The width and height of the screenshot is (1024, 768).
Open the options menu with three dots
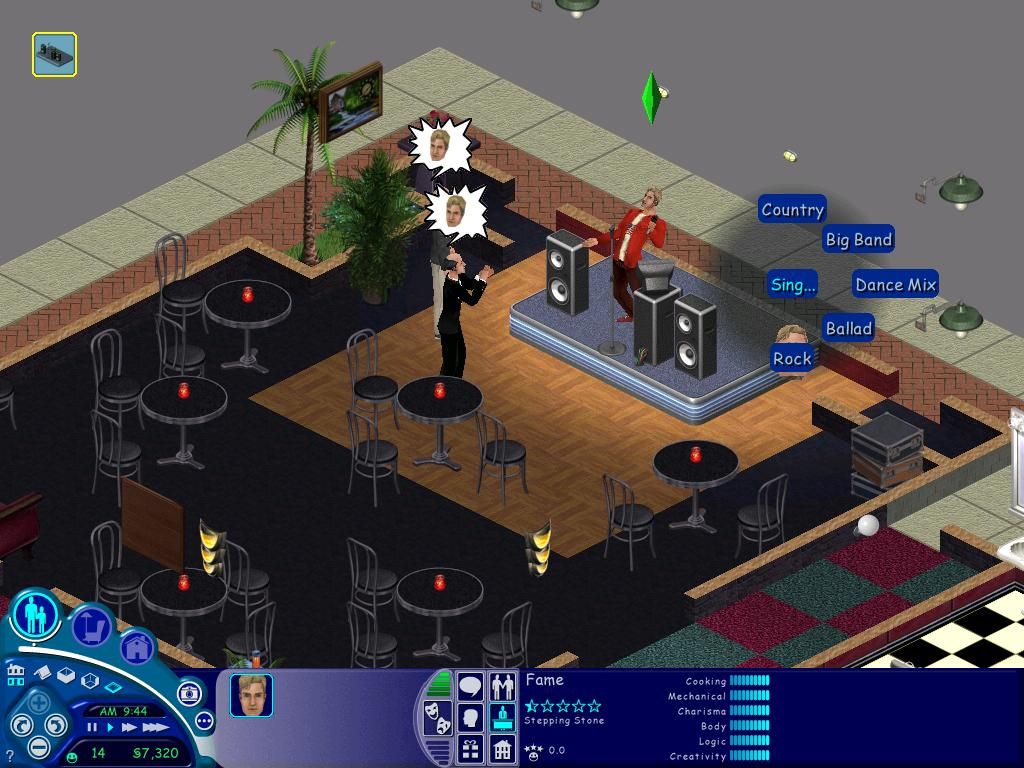(204, 720)
